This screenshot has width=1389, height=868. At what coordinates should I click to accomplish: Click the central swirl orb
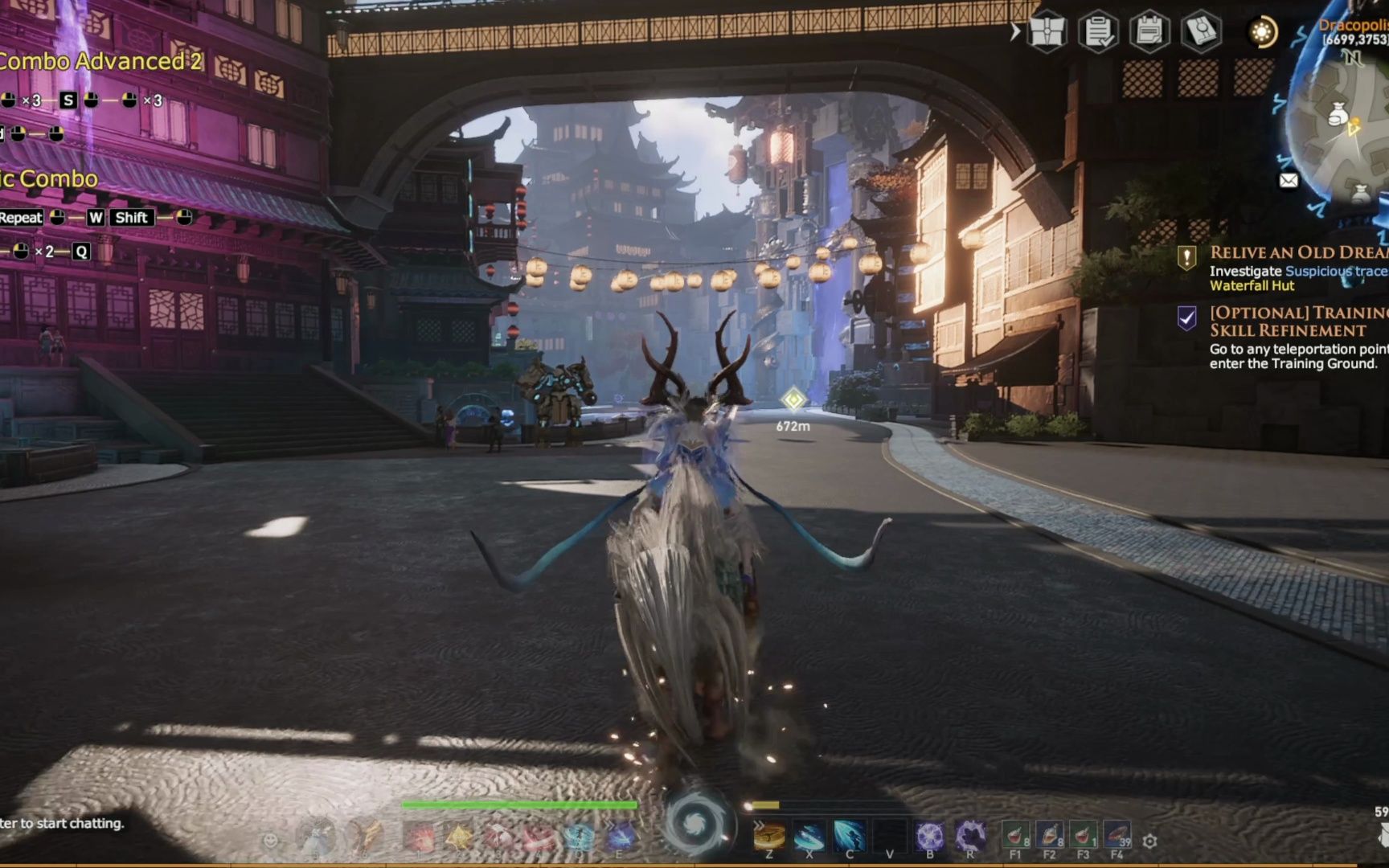click(696, 825)
